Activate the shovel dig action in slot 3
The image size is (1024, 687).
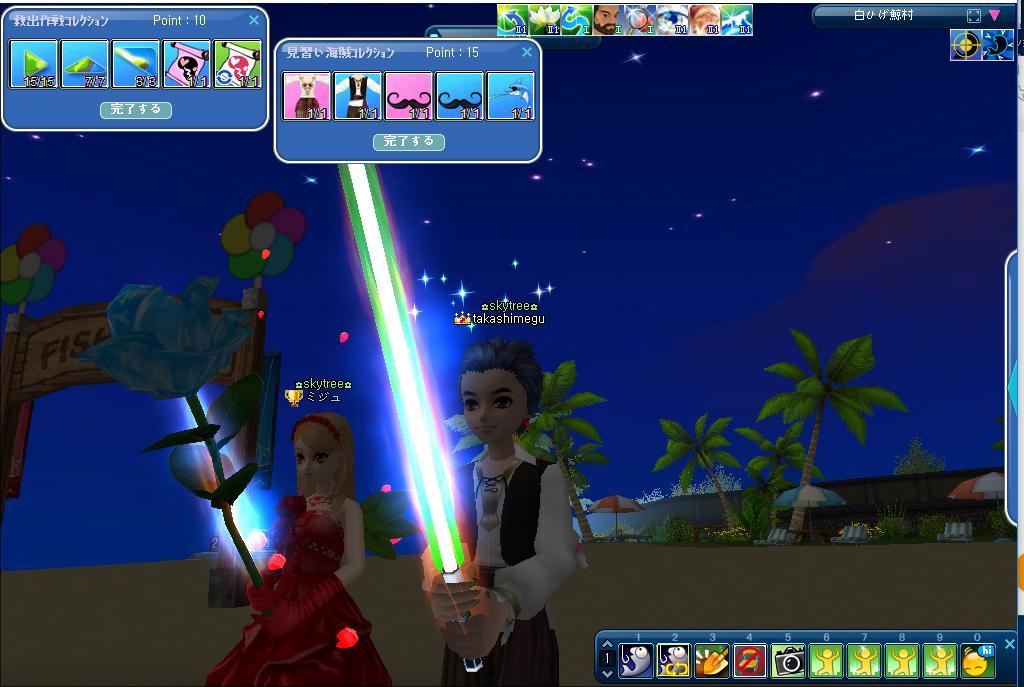(x=712, y=661)
